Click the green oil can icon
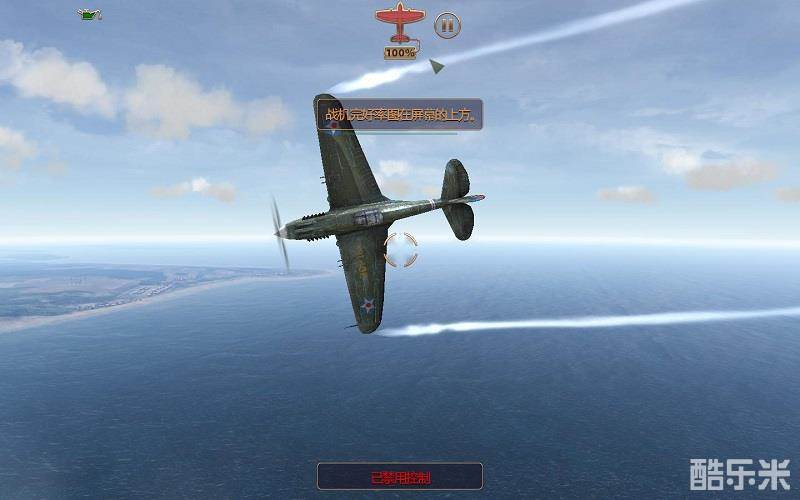The image size is (800, 500). [91, 14]
